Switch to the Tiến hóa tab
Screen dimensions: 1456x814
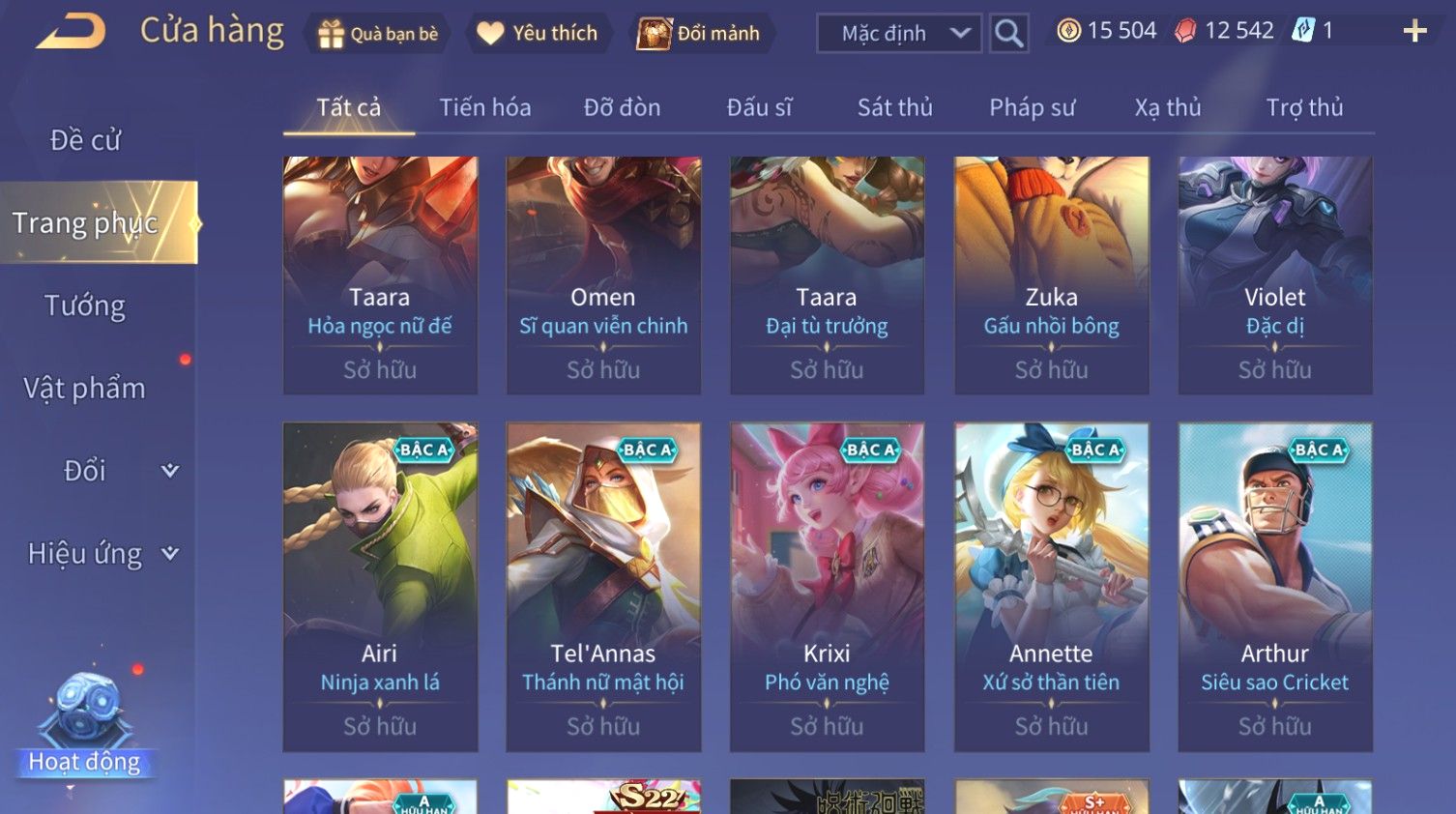pos(484,107)
